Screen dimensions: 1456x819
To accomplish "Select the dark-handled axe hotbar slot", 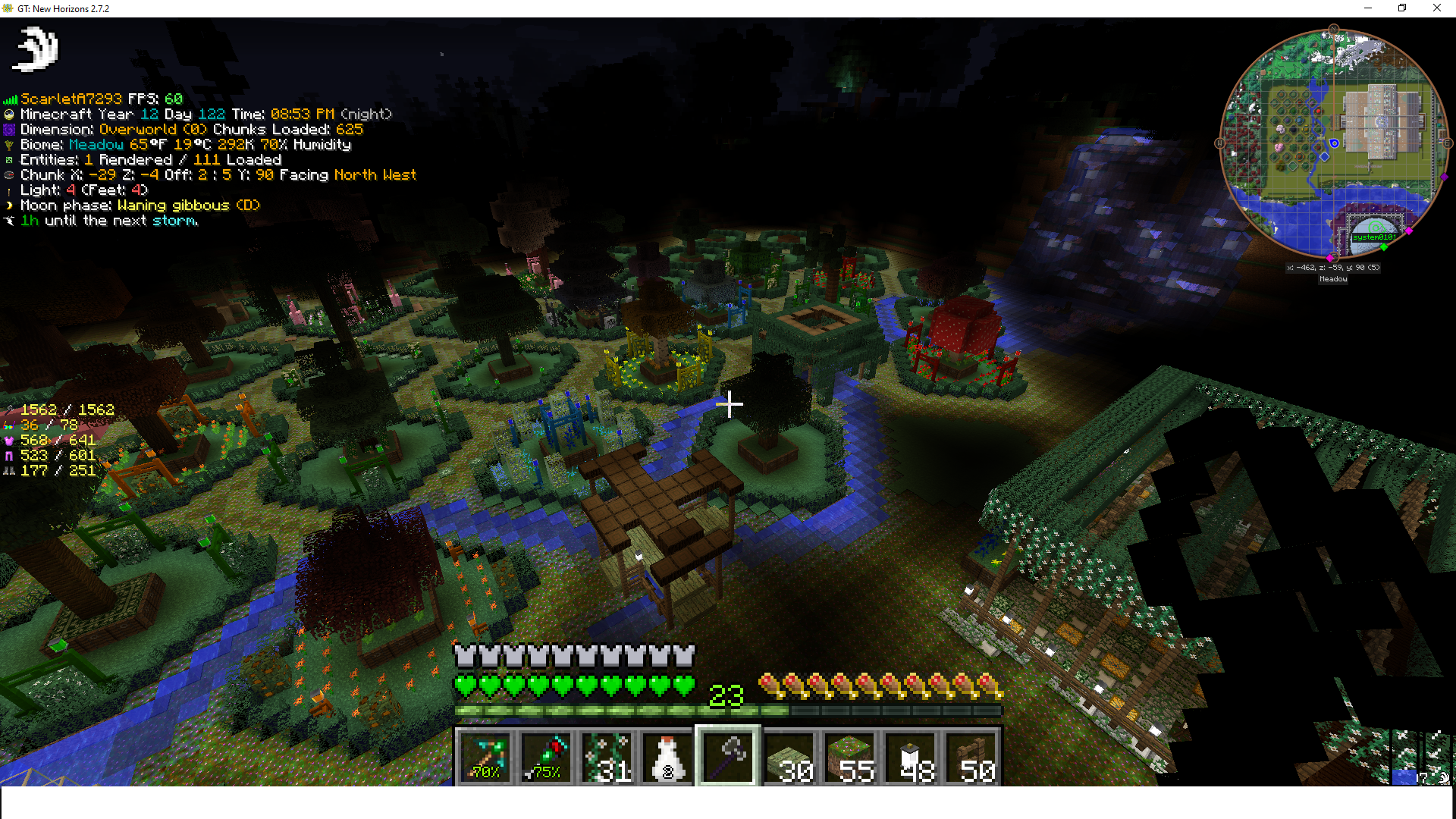I will (728, 757).
